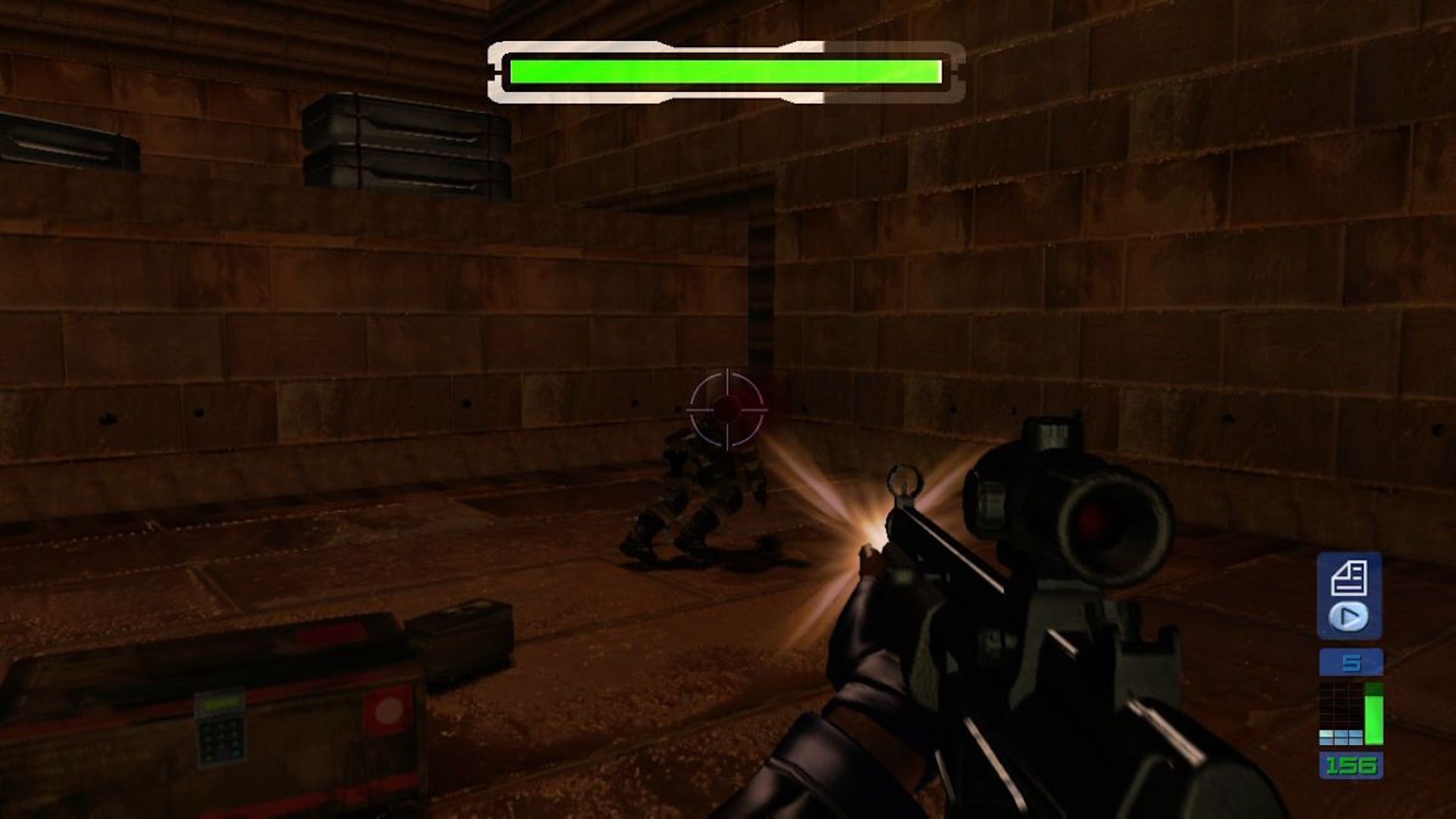Click the top segment of the ammo bar

click(x=1373, y=688)
